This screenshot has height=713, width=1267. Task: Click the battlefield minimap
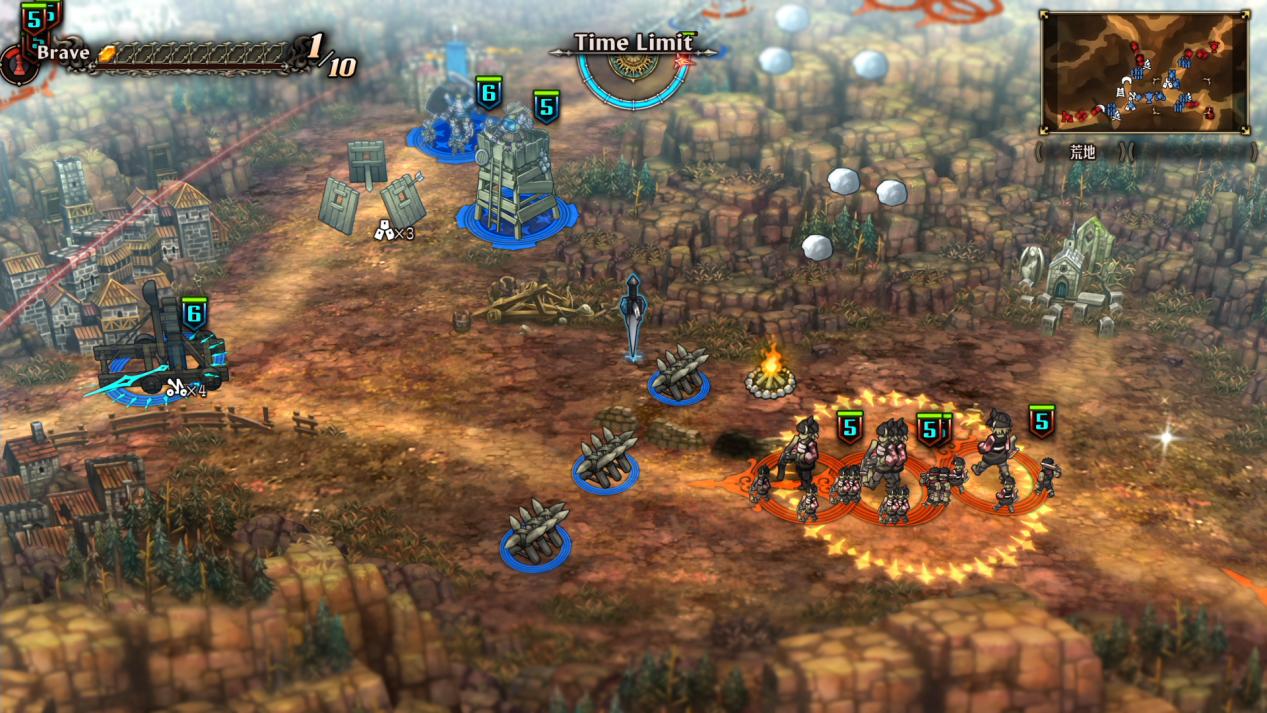coord(1144,72)
